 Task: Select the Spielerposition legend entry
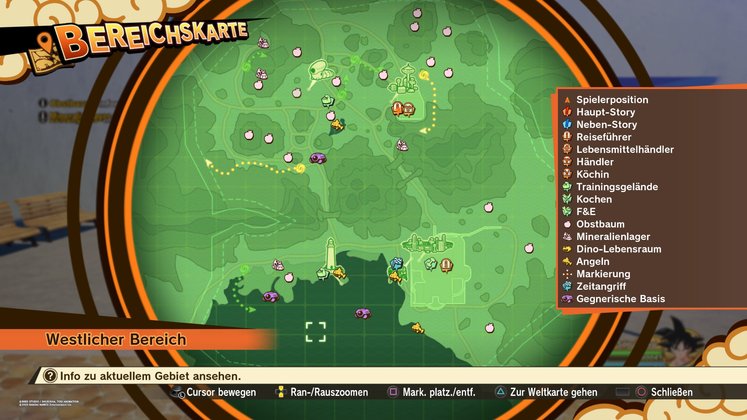click(611, 100)
